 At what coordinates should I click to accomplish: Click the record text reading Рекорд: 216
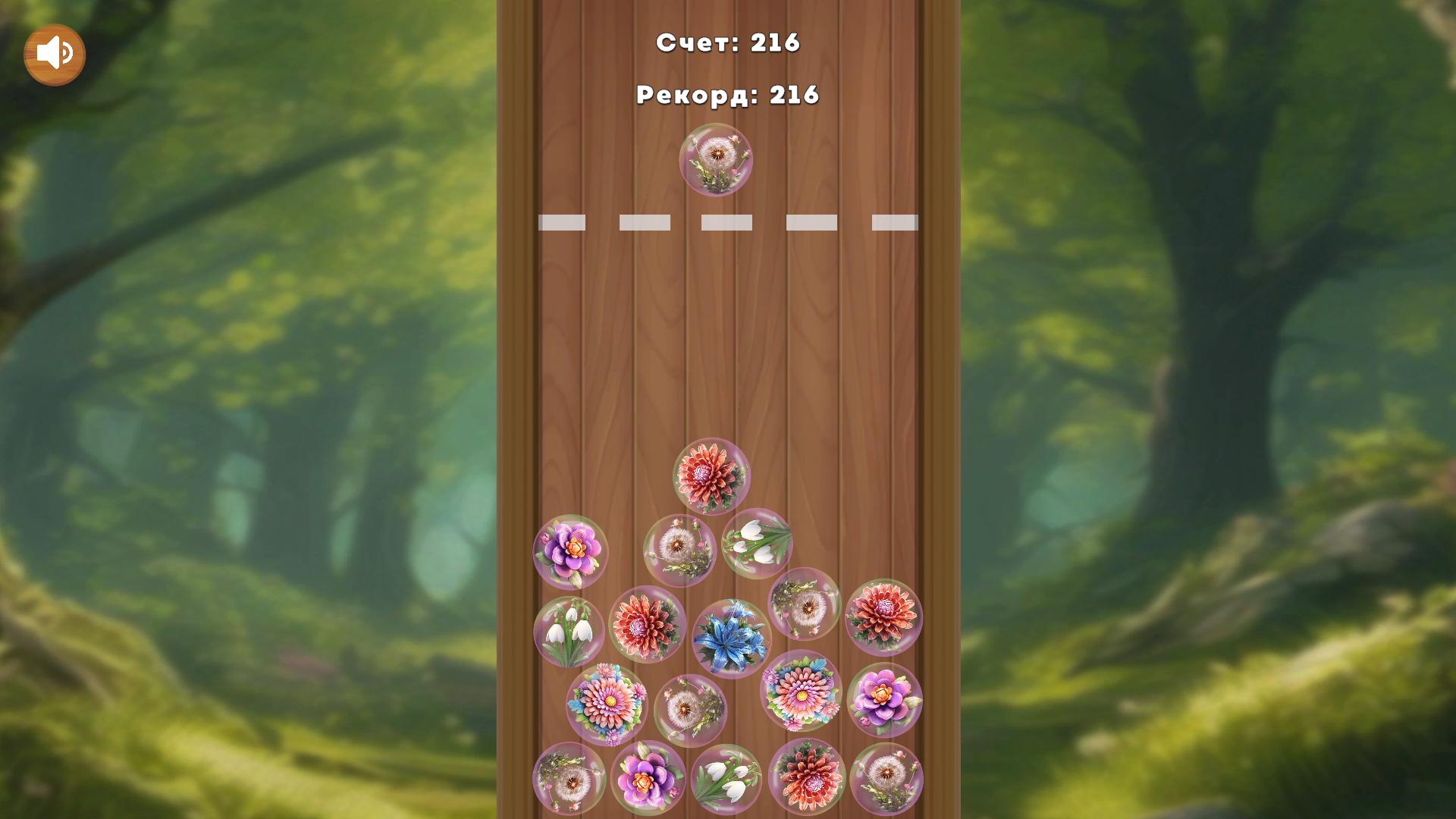point(728,94)
